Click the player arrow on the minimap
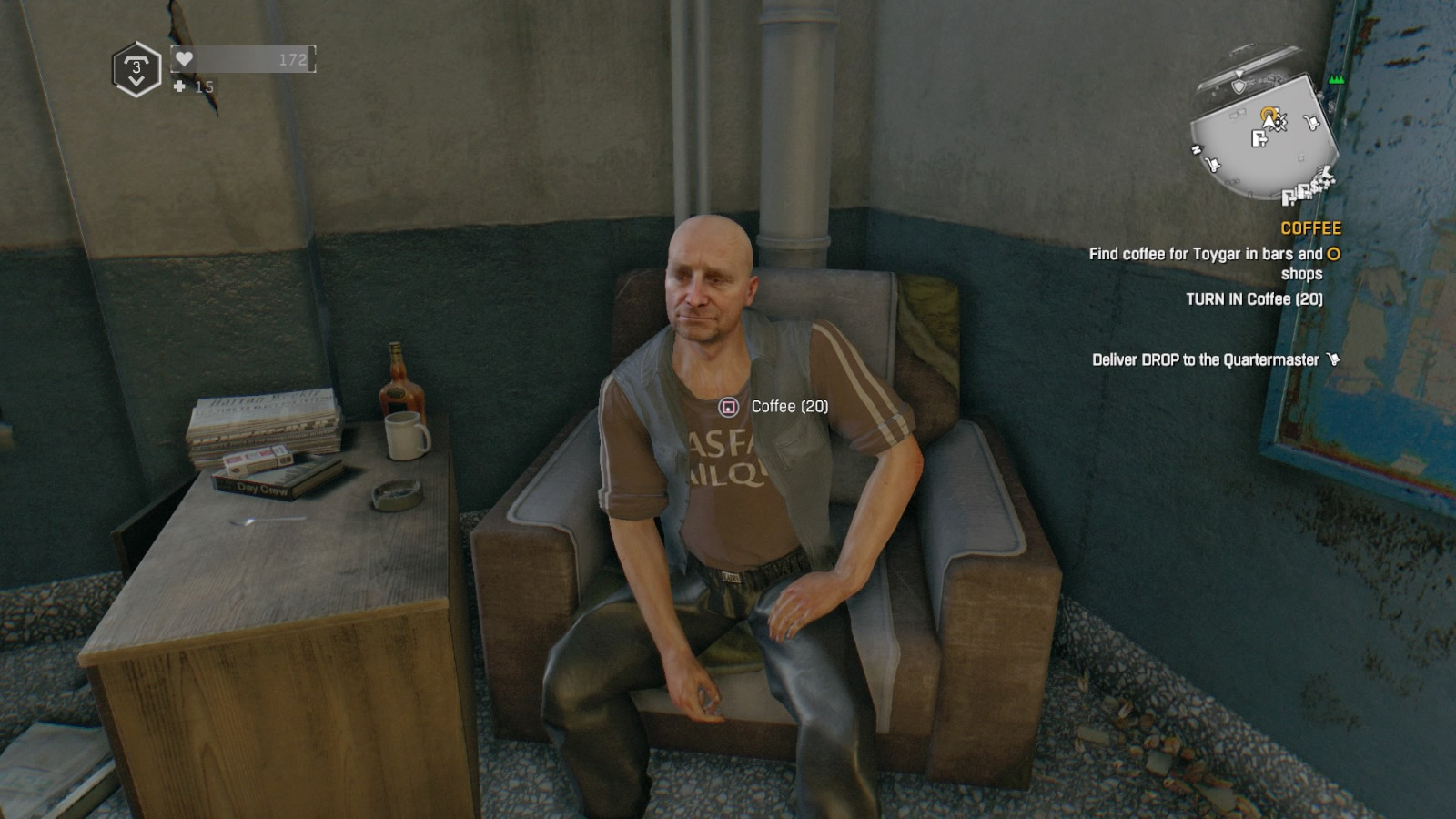 (1268, 121)
